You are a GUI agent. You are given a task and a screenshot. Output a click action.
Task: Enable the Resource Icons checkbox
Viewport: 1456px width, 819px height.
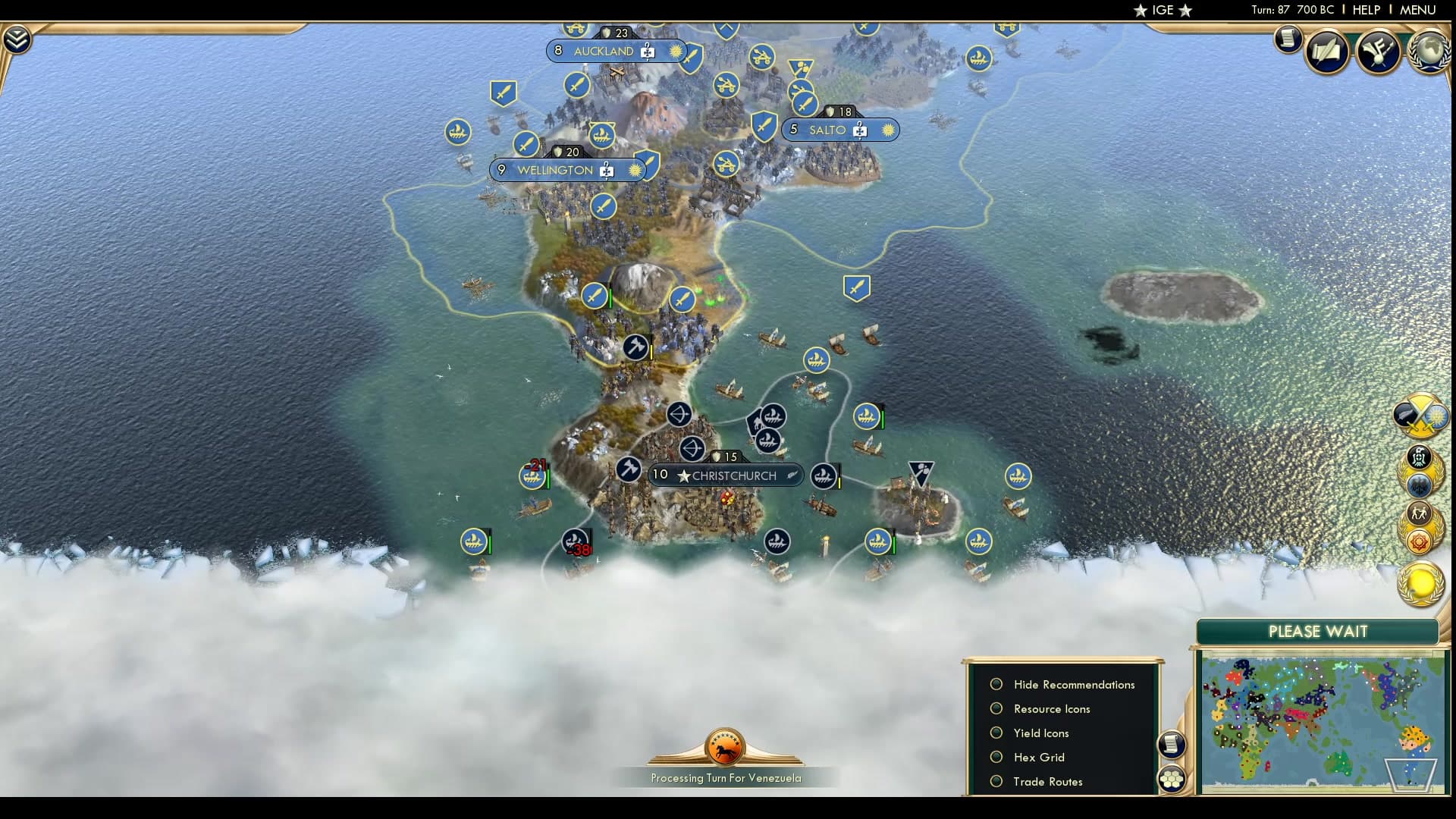tap(996, 708)
